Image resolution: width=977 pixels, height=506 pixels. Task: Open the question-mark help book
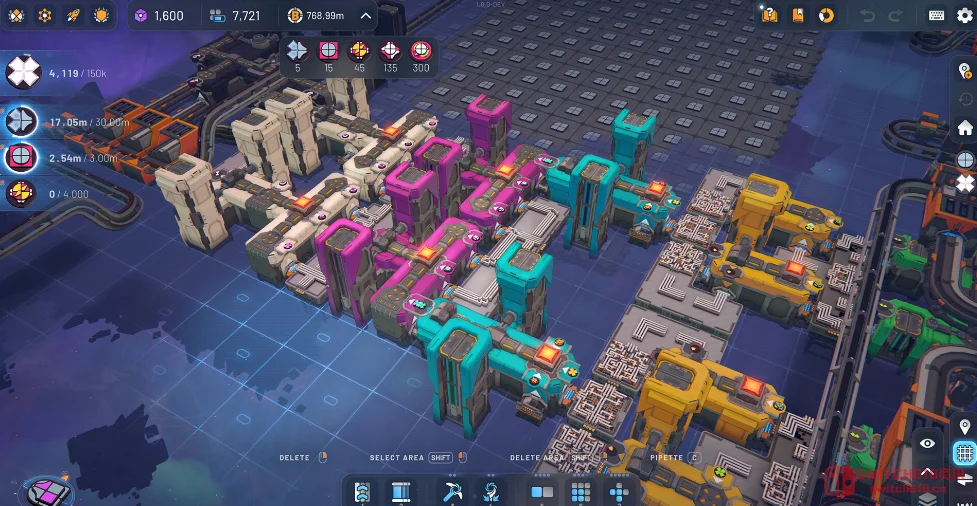(769, 15)
